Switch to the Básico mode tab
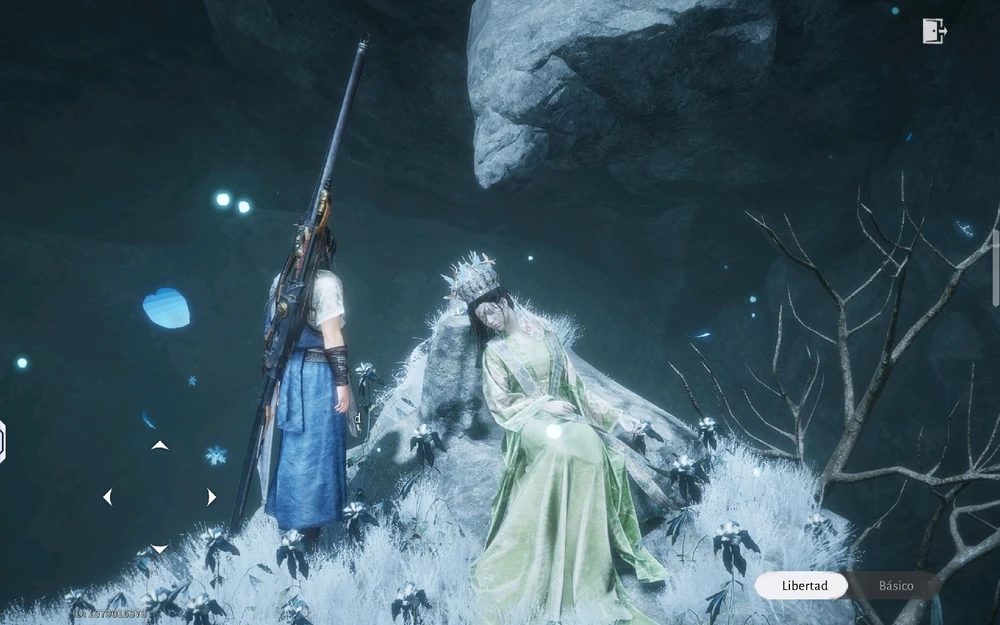The width and height of the screenshot is (1000, 625). [x=895, y=585]
